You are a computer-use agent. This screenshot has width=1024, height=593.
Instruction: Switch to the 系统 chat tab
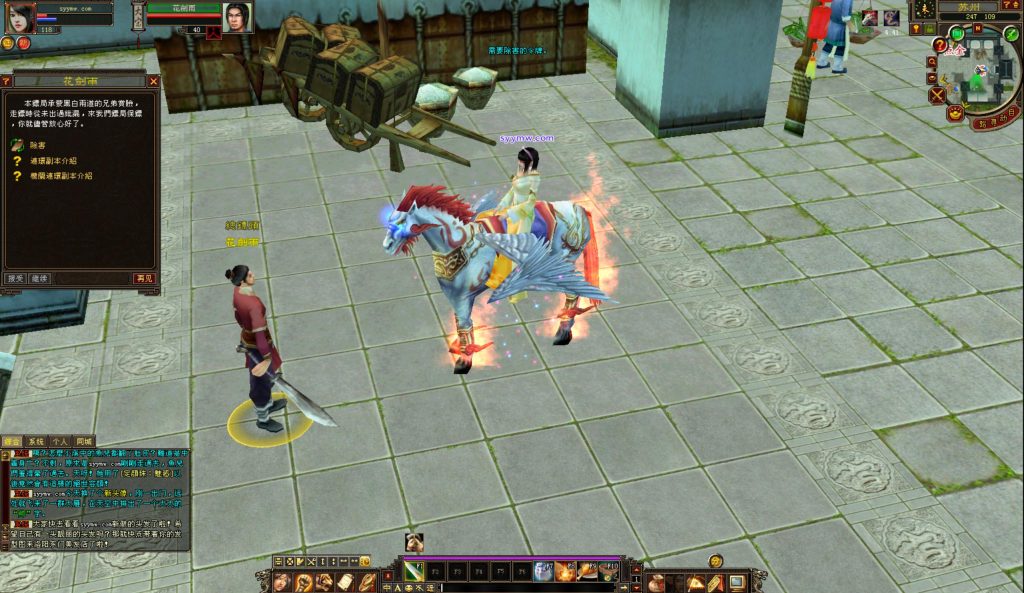tap(36, 441)
